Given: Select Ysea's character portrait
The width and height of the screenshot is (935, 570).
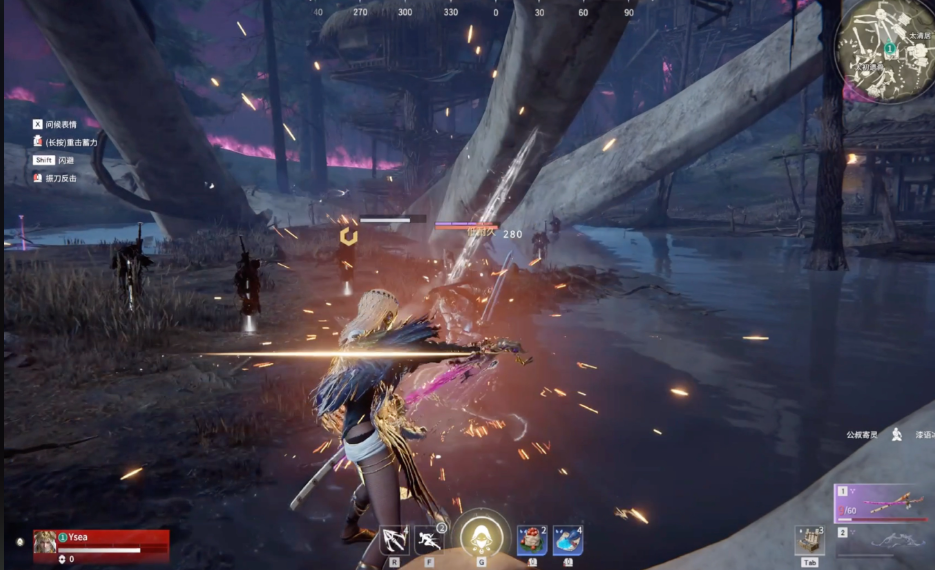Looking at the screenshot, I should click(x=45, y=541).
